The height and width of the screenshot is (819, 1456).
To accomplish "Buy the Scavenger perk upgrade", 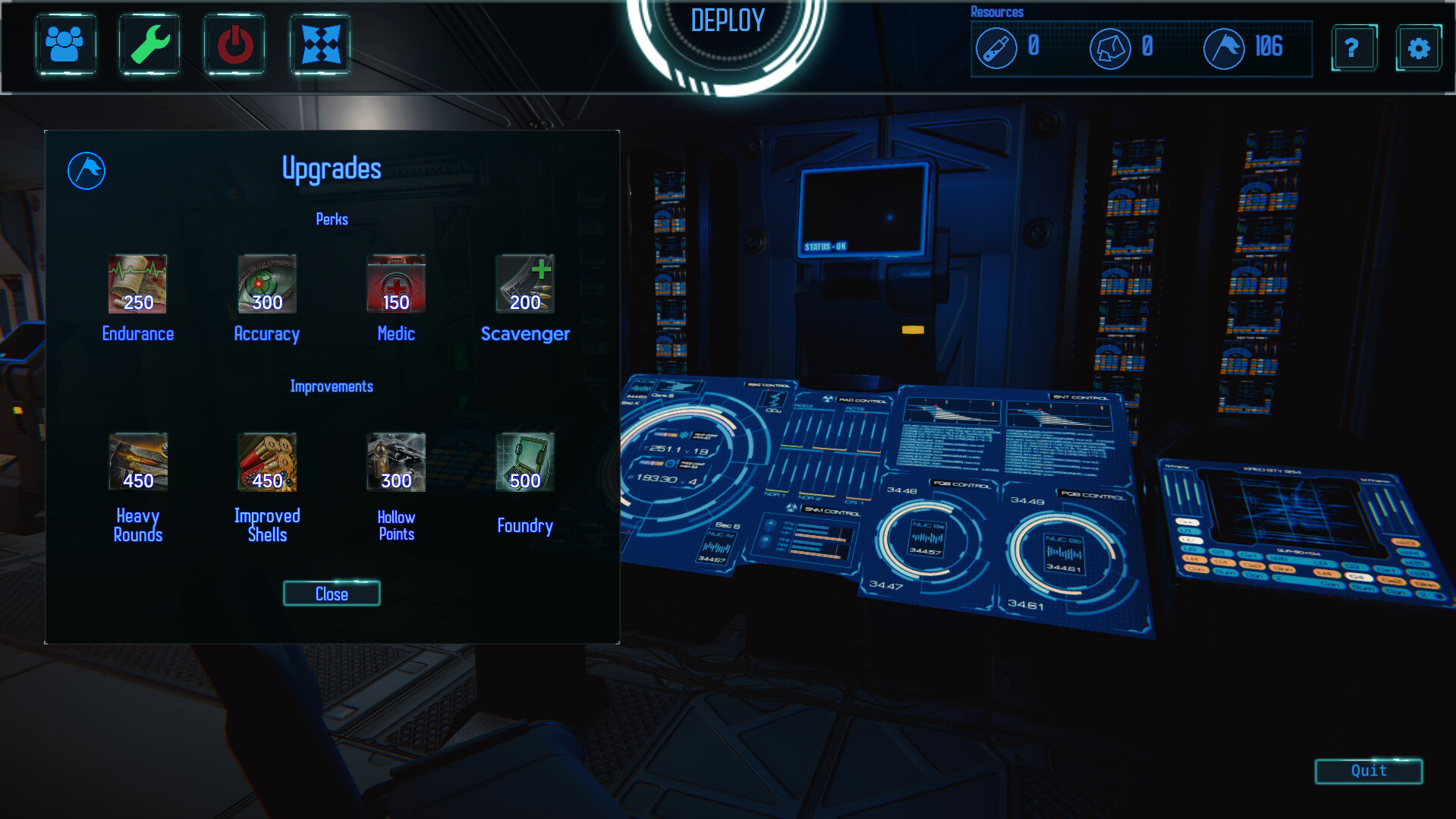I will pyautogui.click(x=524, y=285).
